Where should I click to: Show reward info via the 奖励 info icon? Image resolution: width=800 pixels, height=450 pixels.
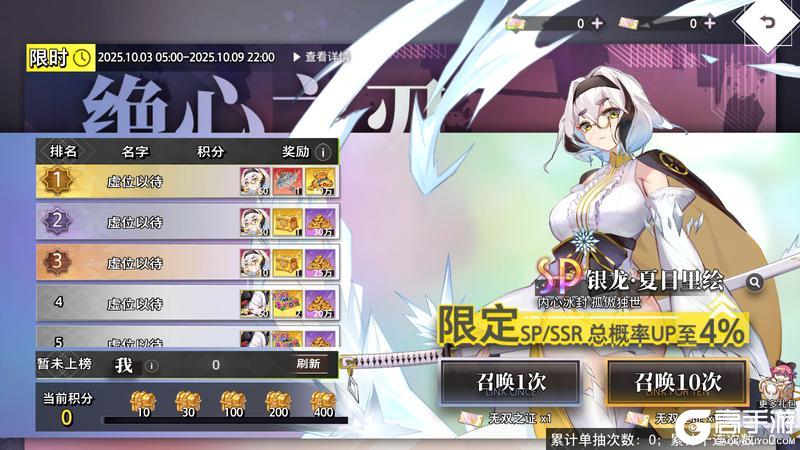(x=323, y=152)
